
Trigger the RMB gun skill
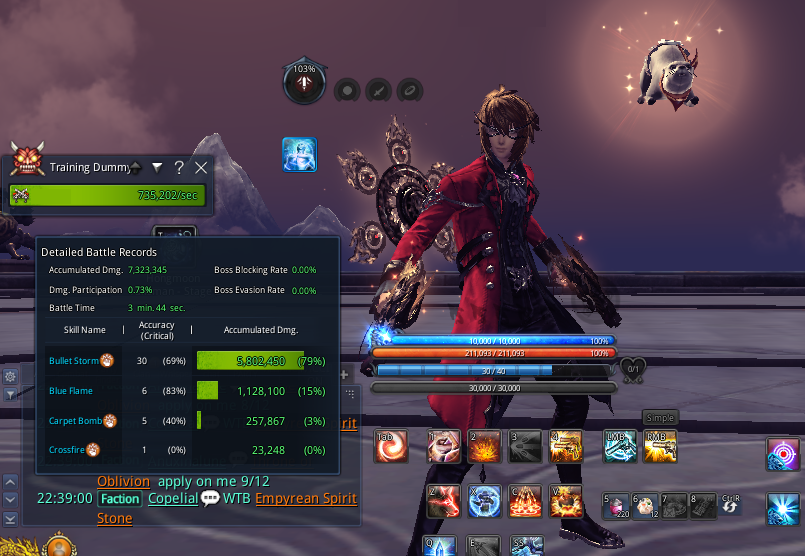click(660, 447)
